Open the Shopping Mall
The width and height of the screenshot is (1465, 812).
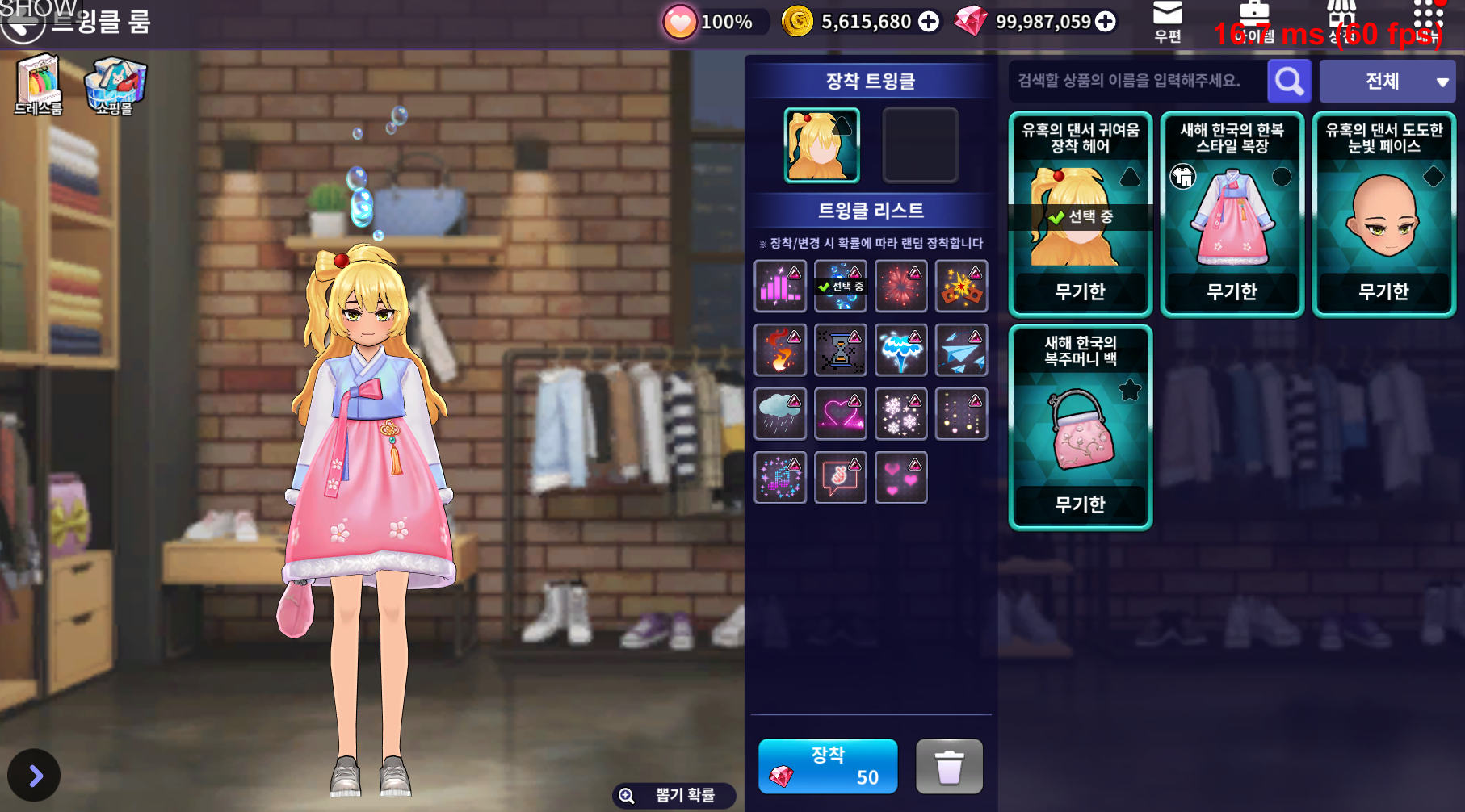pyautogui.click(x=115, y=84)
